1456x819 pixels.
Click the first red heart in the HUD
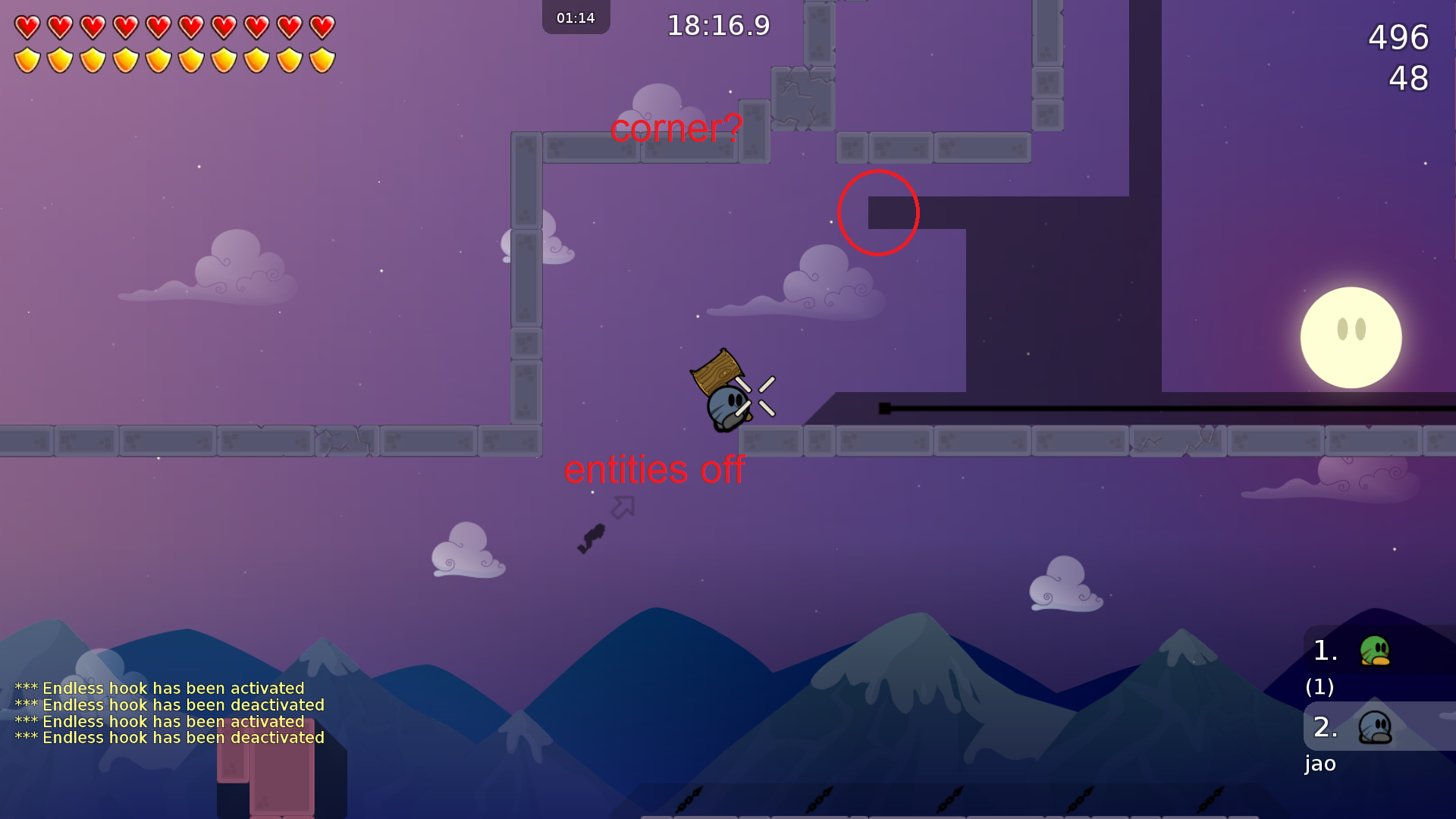point(28,25)
